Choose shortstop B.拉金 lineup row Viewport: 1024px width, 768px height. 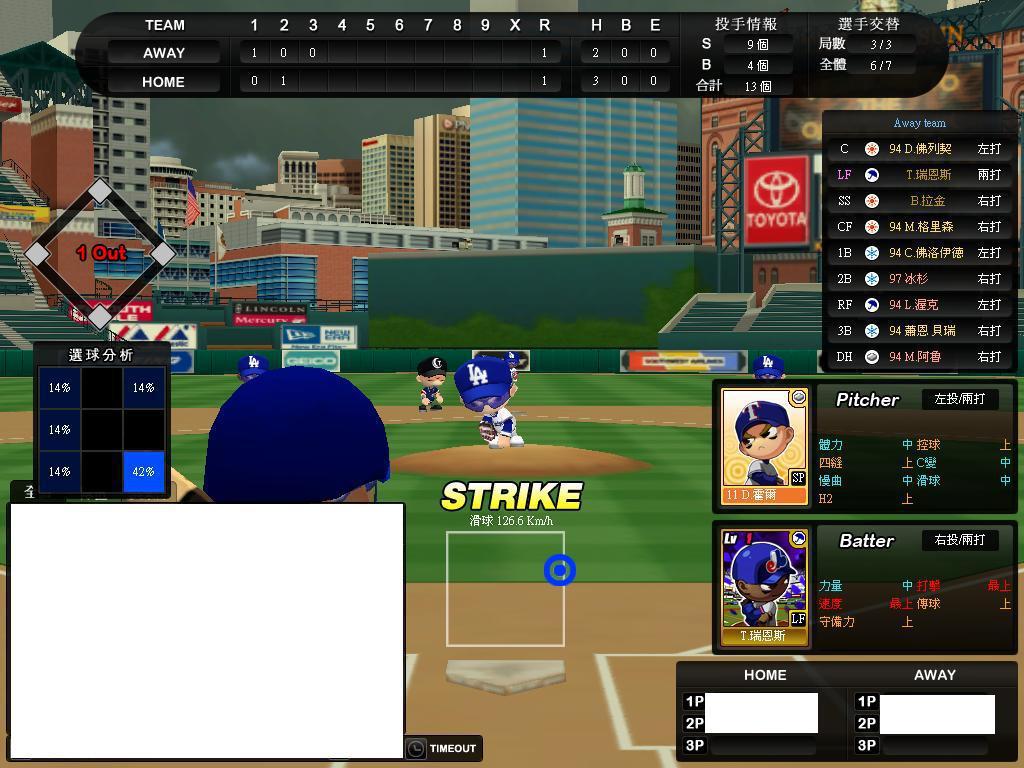tap(920, 201)
